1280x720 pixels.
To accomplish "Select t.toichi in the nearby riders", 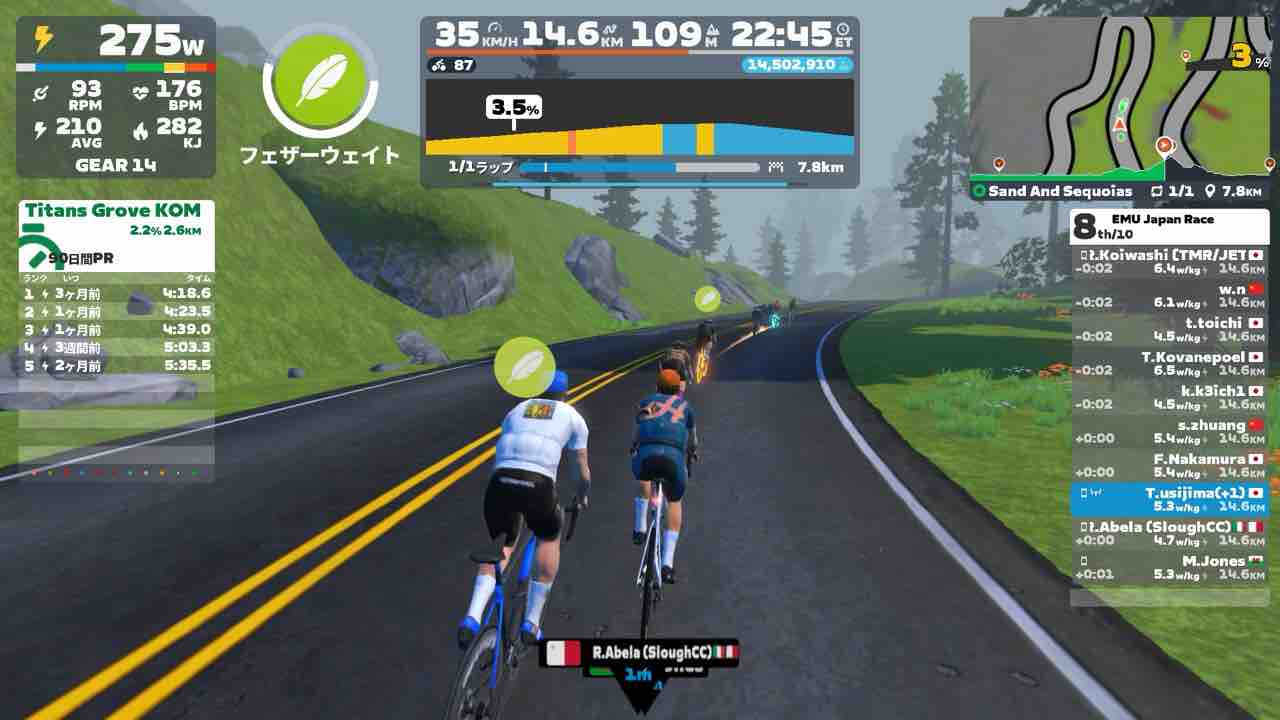I will click(1169, 330).
